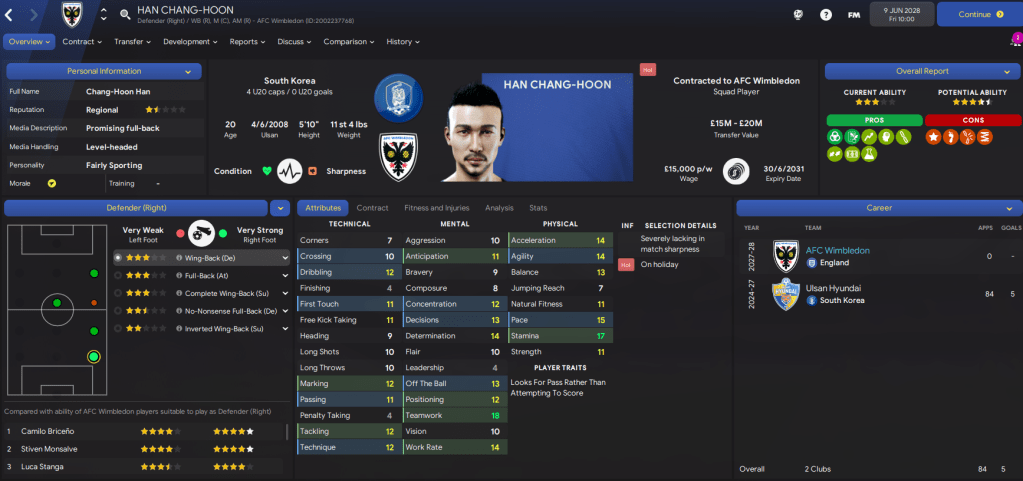This screenshot has width=1023, height=481.
Task: Open the Contract menu
Action: (x=82, y=42)
